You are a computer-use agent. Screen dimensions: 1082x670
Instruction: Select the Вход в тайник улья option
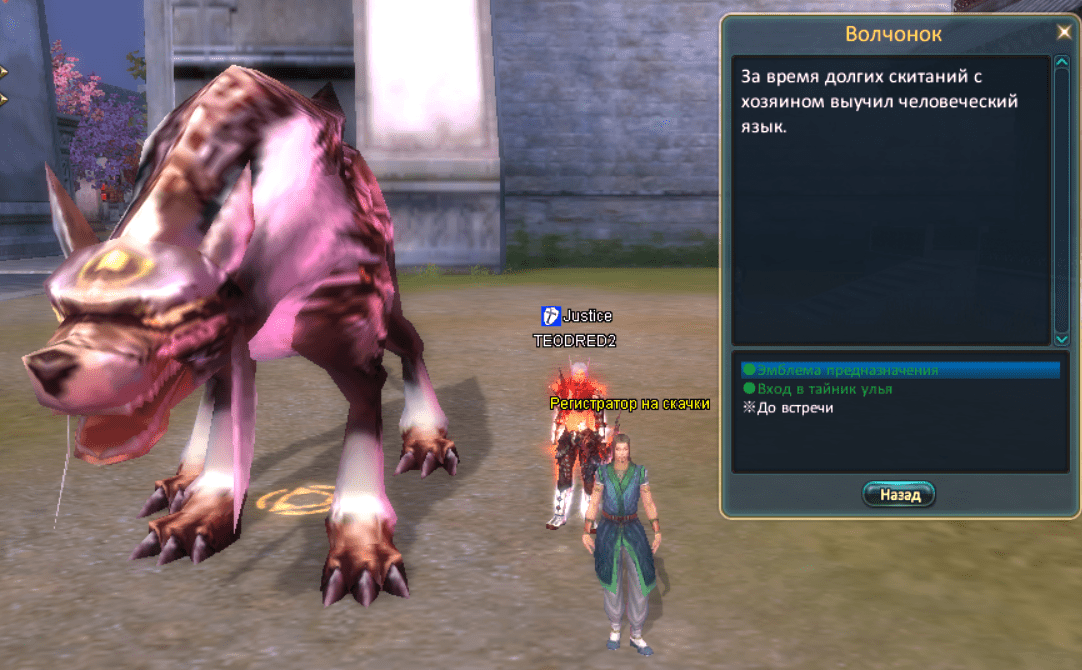(x=824, y=389)
